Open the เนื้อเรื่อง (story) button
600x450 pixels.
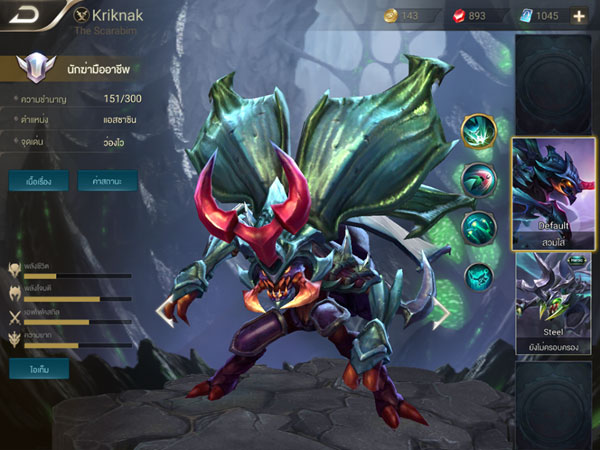click(x=38, y=182)
